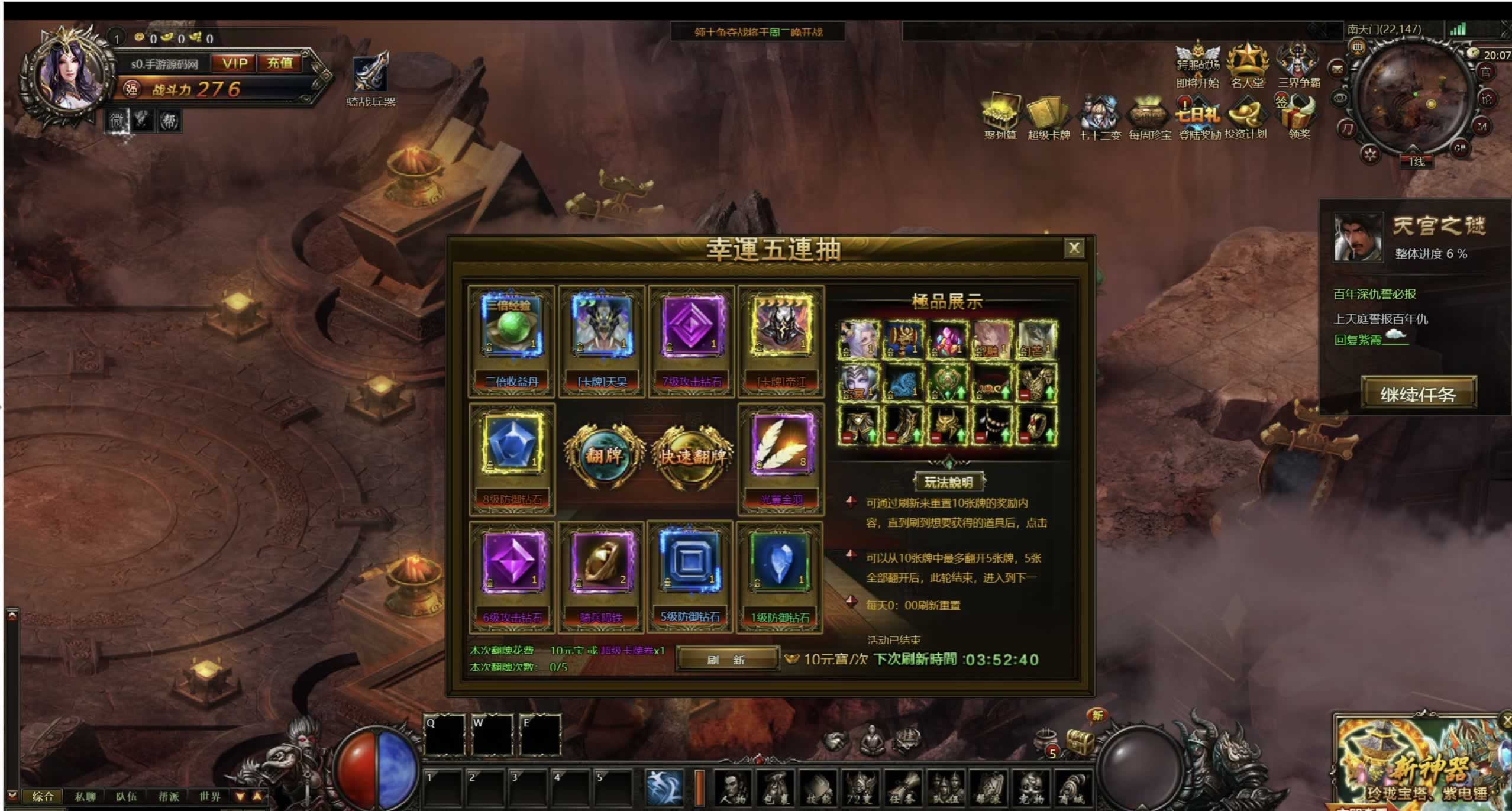Image resolution: width=1512 pixels, height=811 pixels.
Task: Close the 幸運五連抽 window
Action: click(x=1074, y=248)
